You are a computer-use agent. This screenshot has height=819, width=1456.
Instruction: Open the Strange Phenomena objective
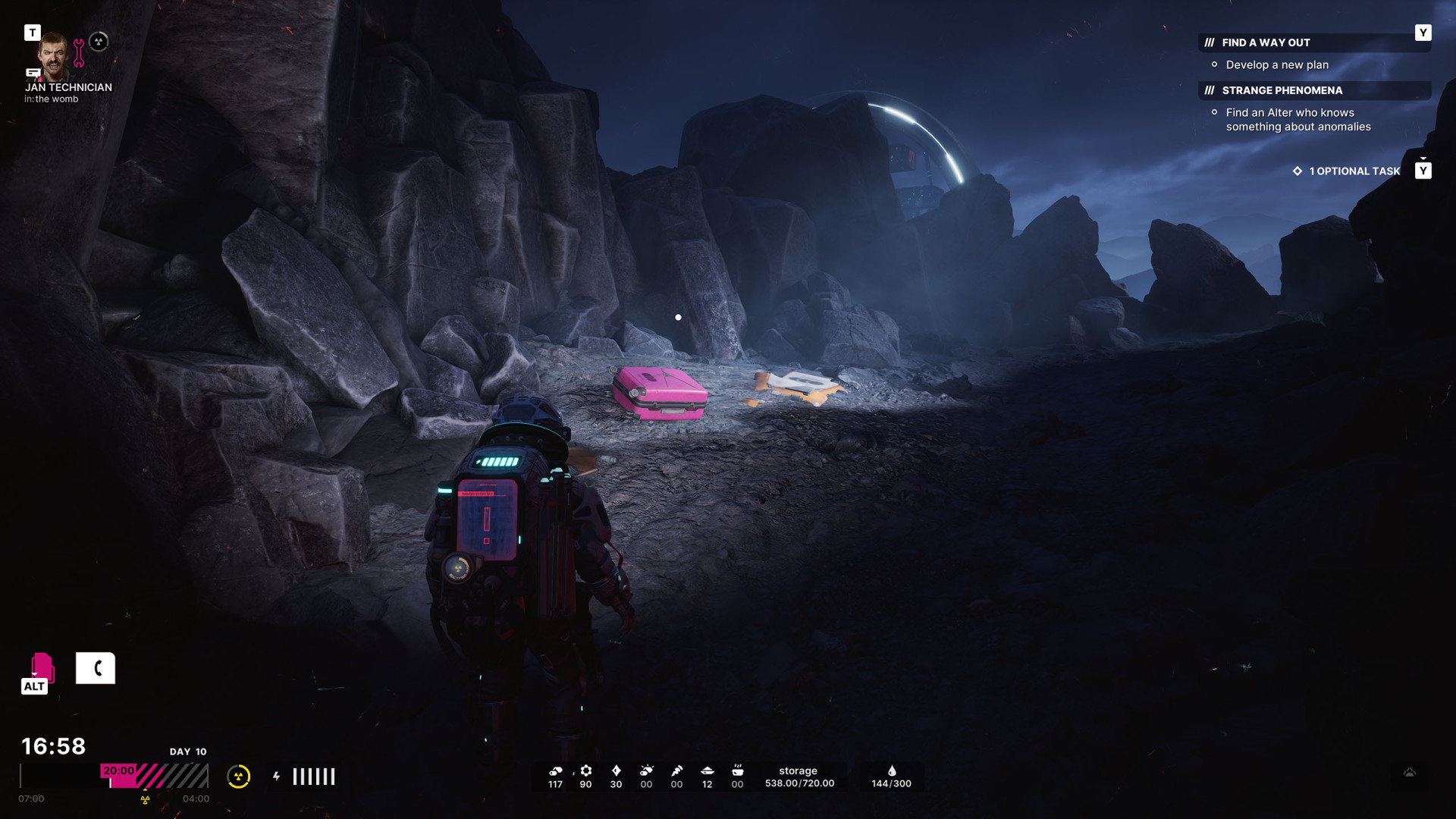click(1282, 90)
